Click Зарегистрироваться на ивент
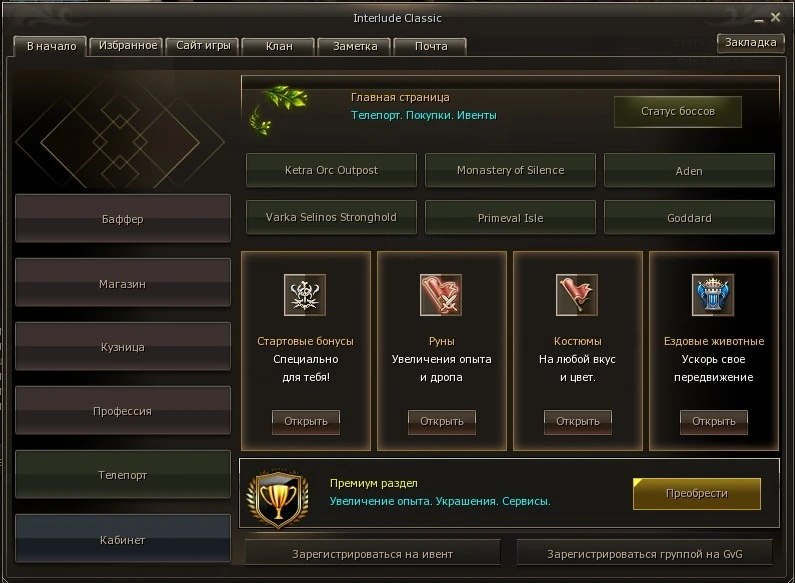795x583 pixels. point(373,553)
